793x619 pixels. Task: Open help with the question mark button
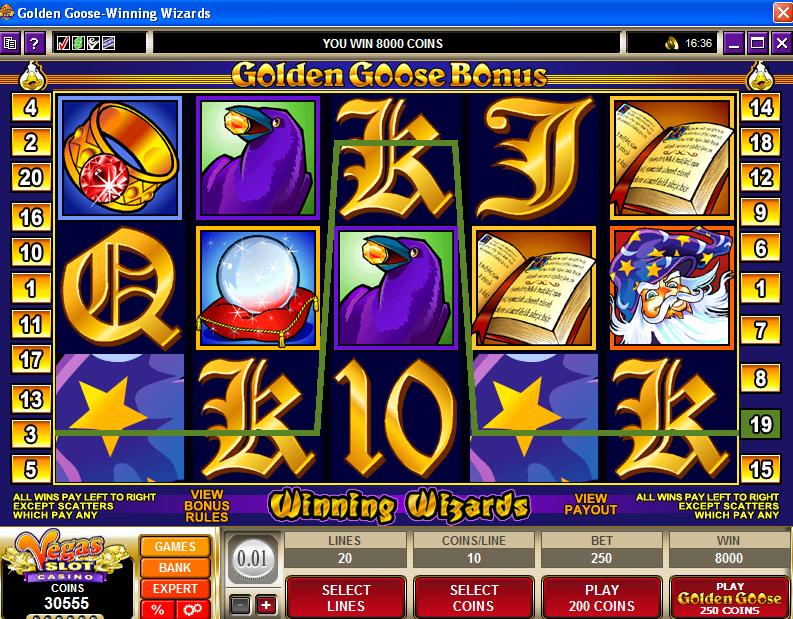point(34,43)
